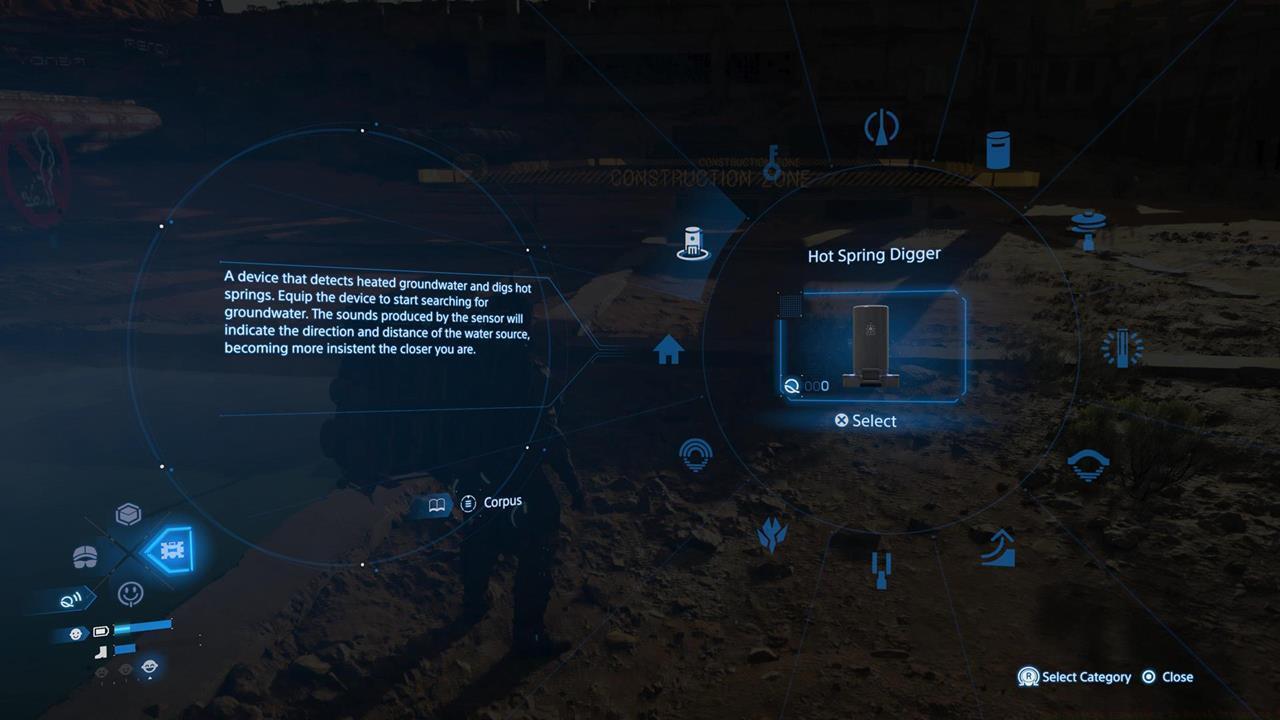Viewport: 1280px width, 720px height.
Task: Choose the watchtower icon on the right
Action: pyautogui.click(x=1087, y=226)
